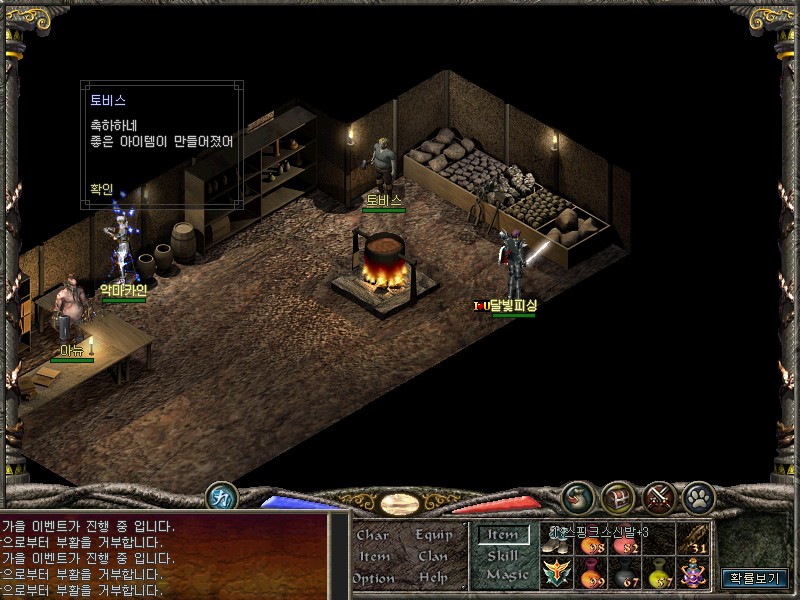Image resolution: width=800 pixels, height=600 pixels.
Task: Open the Clan menu
Action: tap(434, 556)
